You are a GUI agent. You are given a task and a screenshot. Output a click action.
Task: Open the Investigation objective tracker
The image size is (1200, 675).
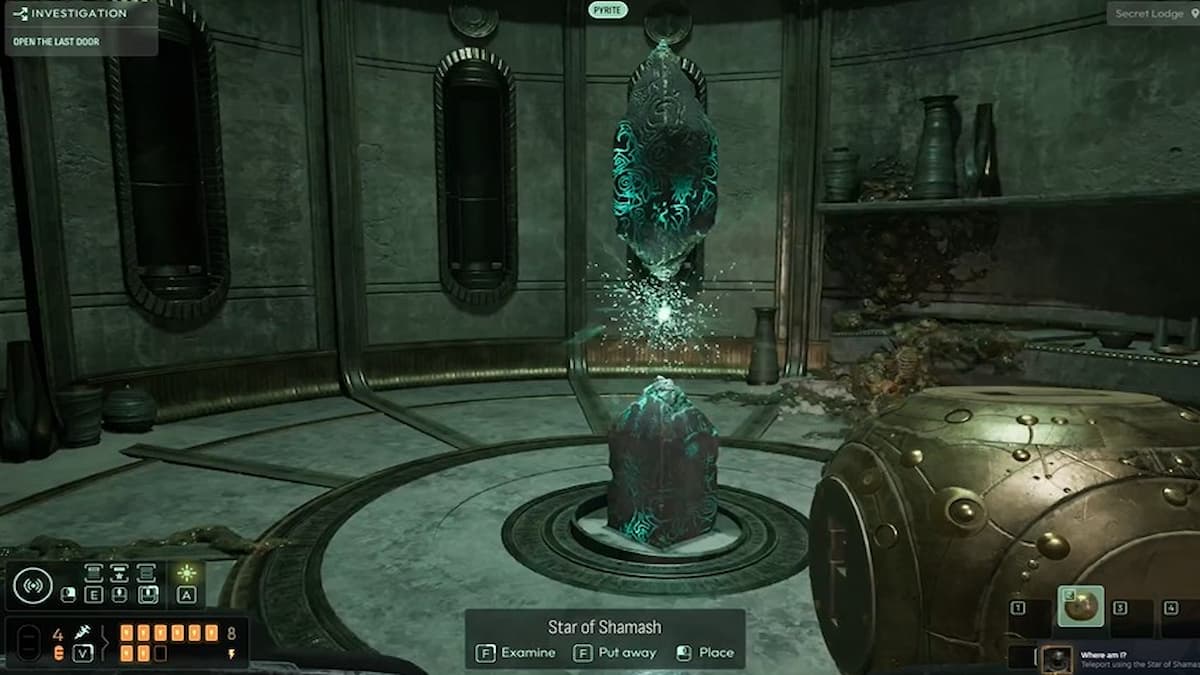pos(78,14)
